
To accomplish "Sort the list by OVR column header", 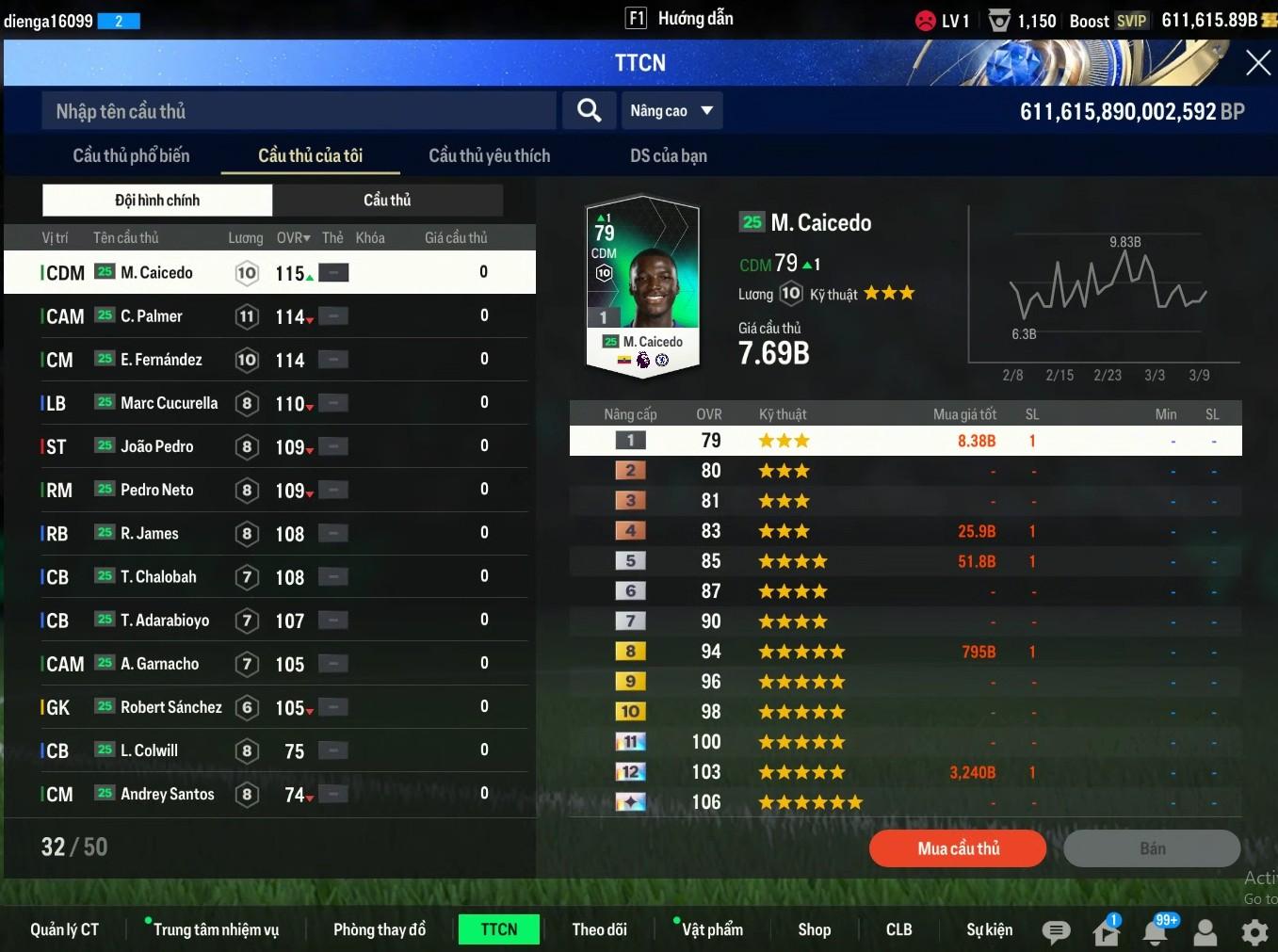I will pos(293,238).
